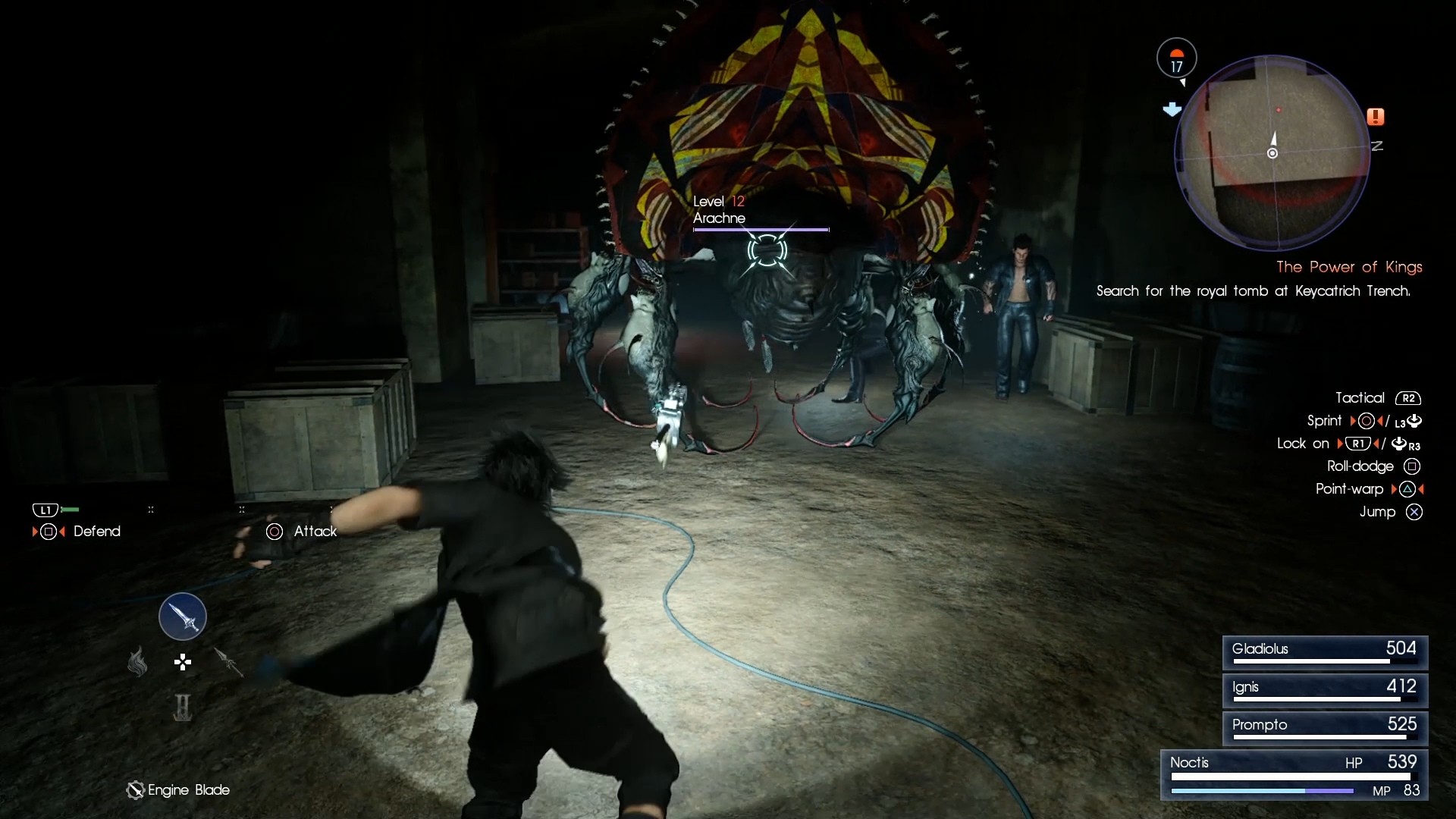The height and width of the screenshot is (819, 1456).
Task: Open the Tactical R2 menu prompt
Action: click(1408, 397)
